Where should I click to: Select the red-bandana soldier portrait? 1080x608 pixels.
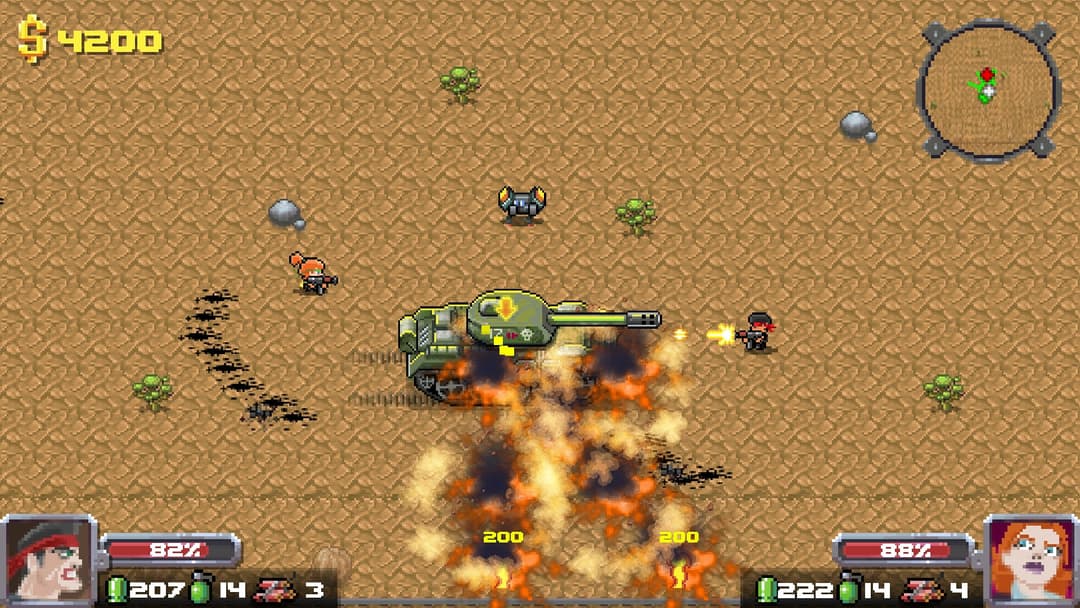coord(48,560)
